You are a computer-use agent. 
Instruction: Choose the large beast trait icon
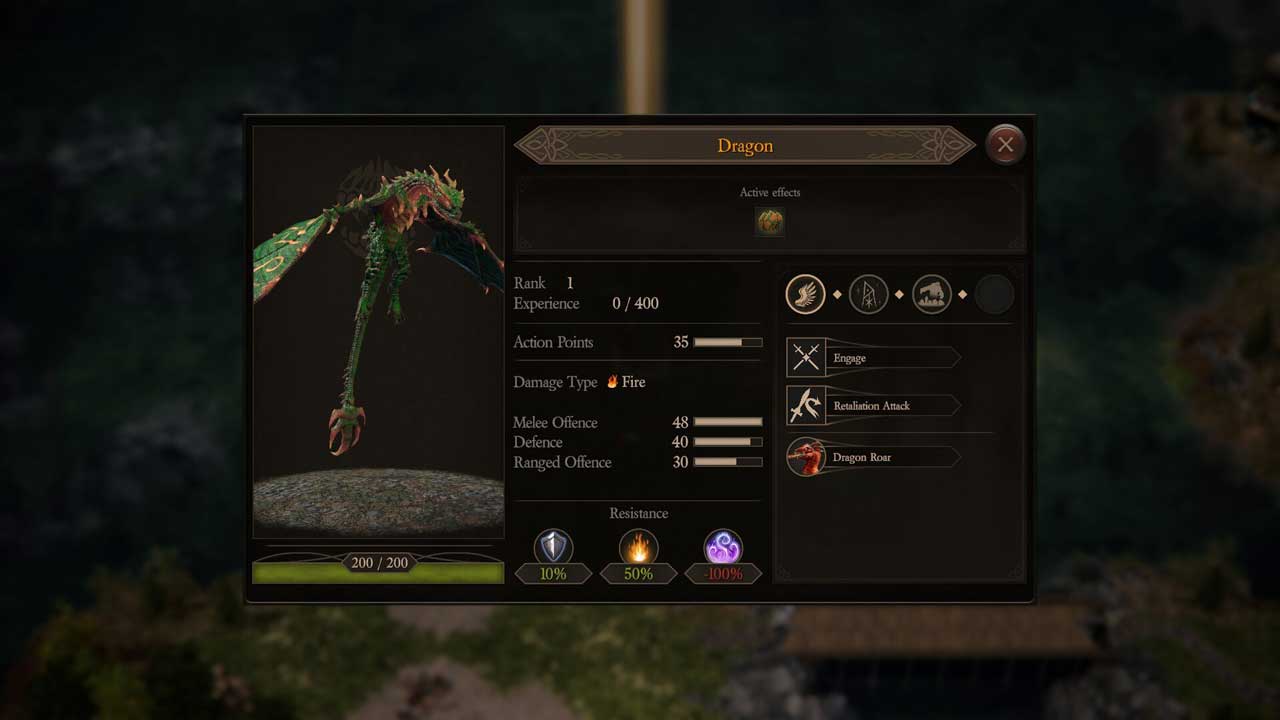(931, 295)
